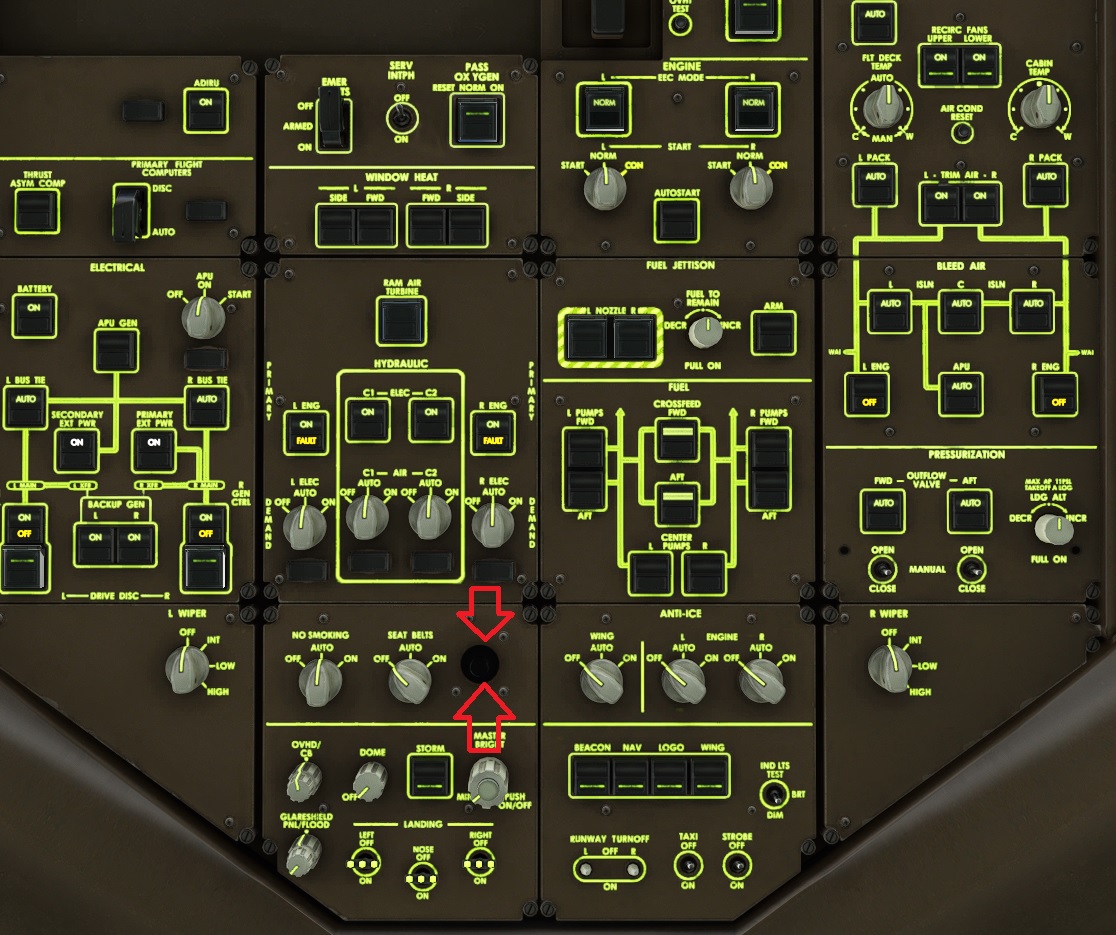Toggle the R PACK AUTO button

click(1046, 183)
